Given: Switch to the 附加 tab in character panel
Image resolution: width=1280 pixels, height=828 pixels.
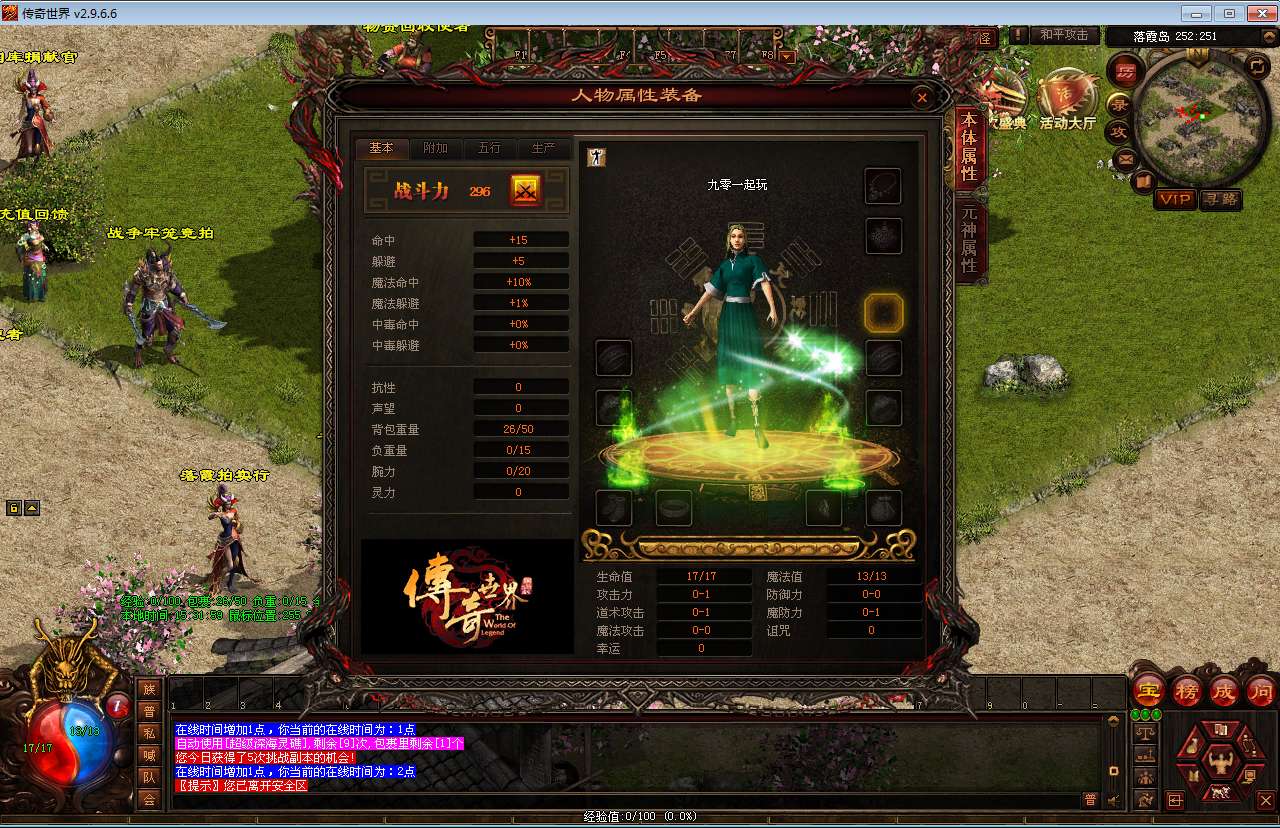Looking at the screenshot, I should pyautogui.click(x=435, y=148).
